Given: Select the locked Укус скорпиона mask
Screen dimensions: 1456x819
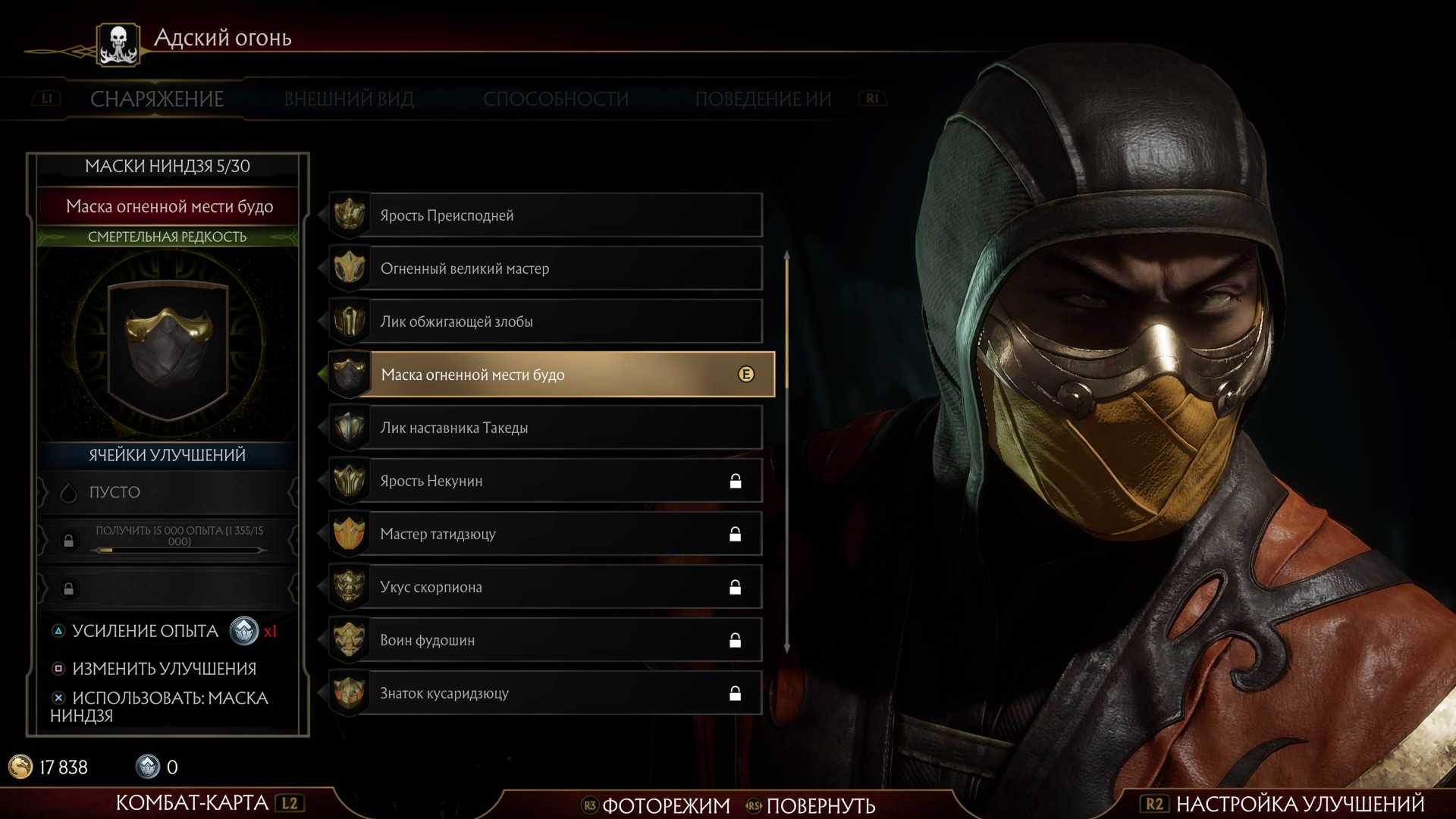Looking at the screenshot, I should click(546, 587).
